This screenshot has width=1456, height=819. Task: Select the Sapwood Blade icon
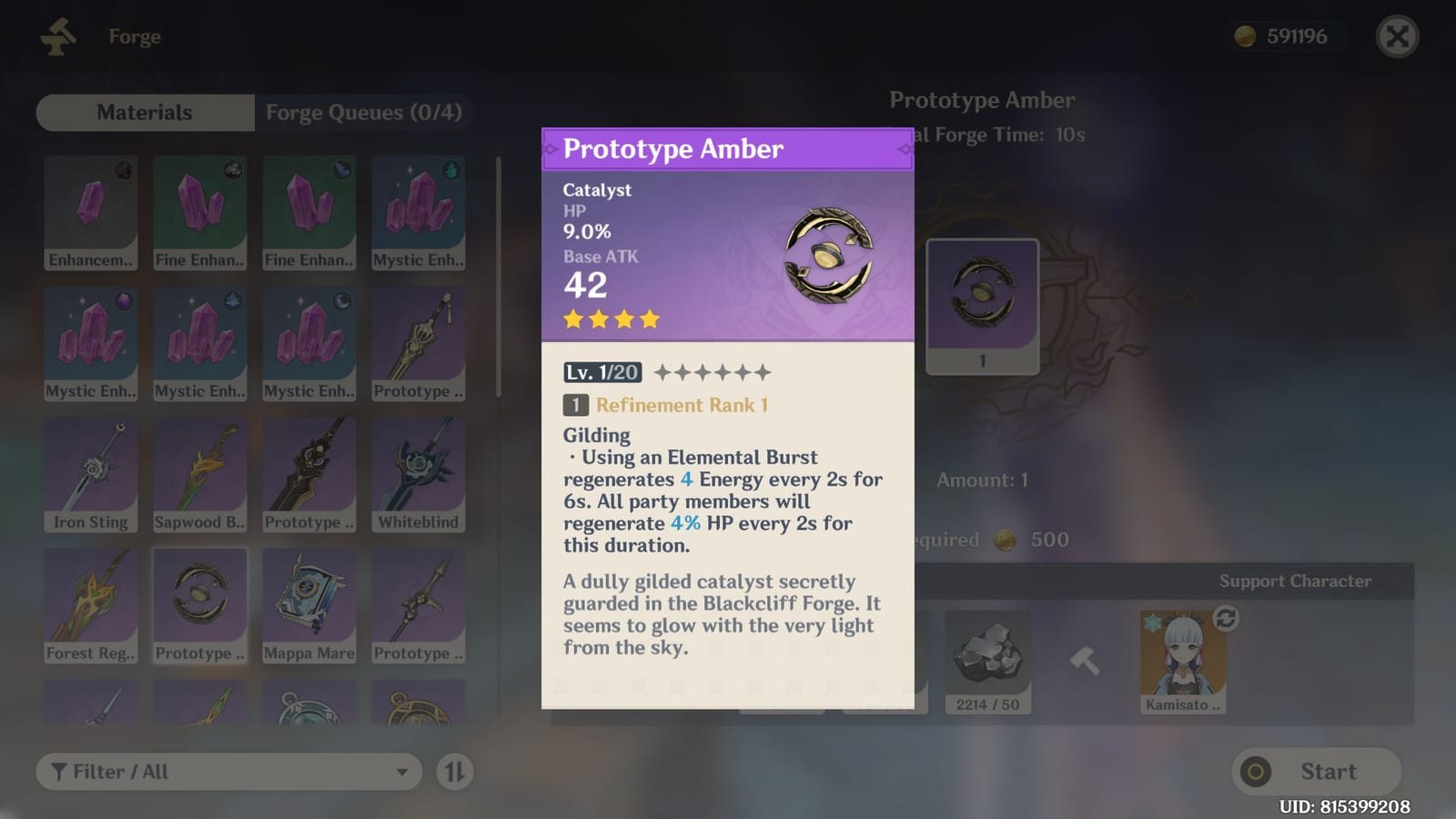click(200, 469)
